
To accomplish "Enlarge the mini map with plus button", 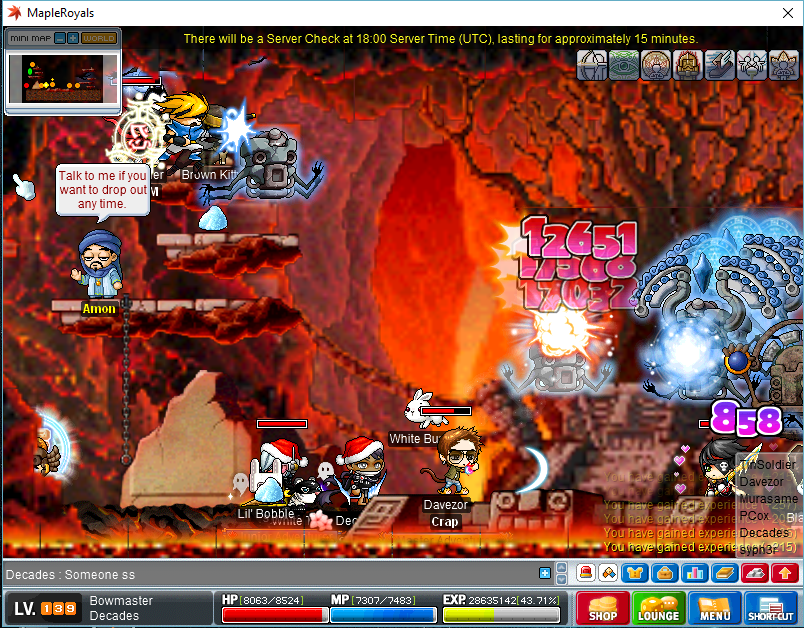I will pos(73,38).
